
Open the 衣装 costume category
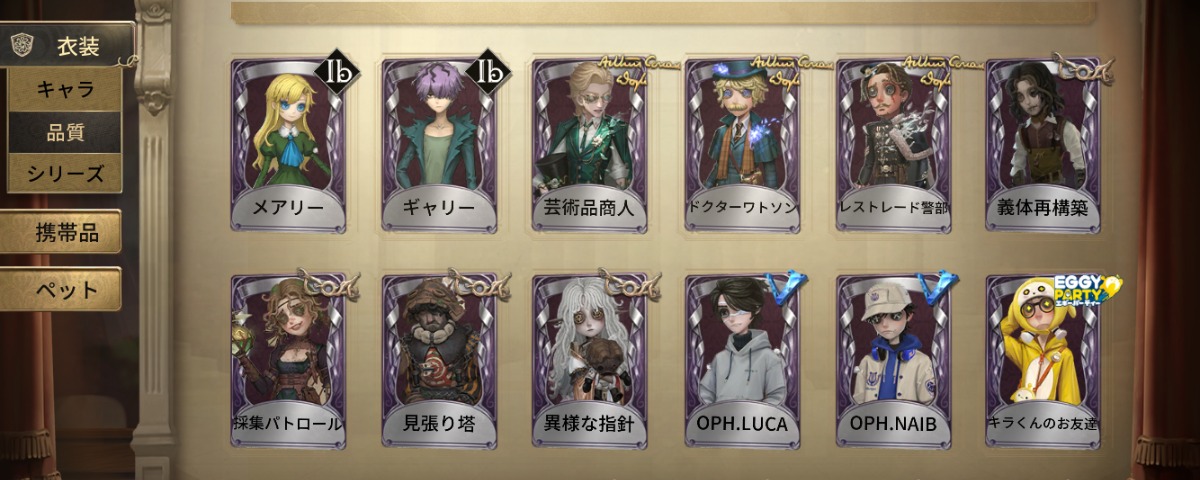click(68, 44)
